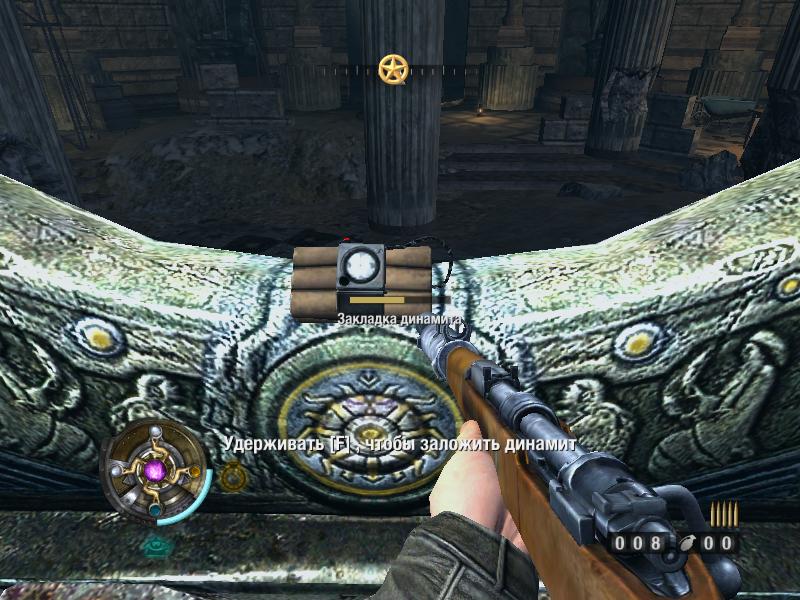The width and height of the screenshot is (800, 600).
Task: Select the pentagram objective marker on the compass
Action: tap(392, 69)
